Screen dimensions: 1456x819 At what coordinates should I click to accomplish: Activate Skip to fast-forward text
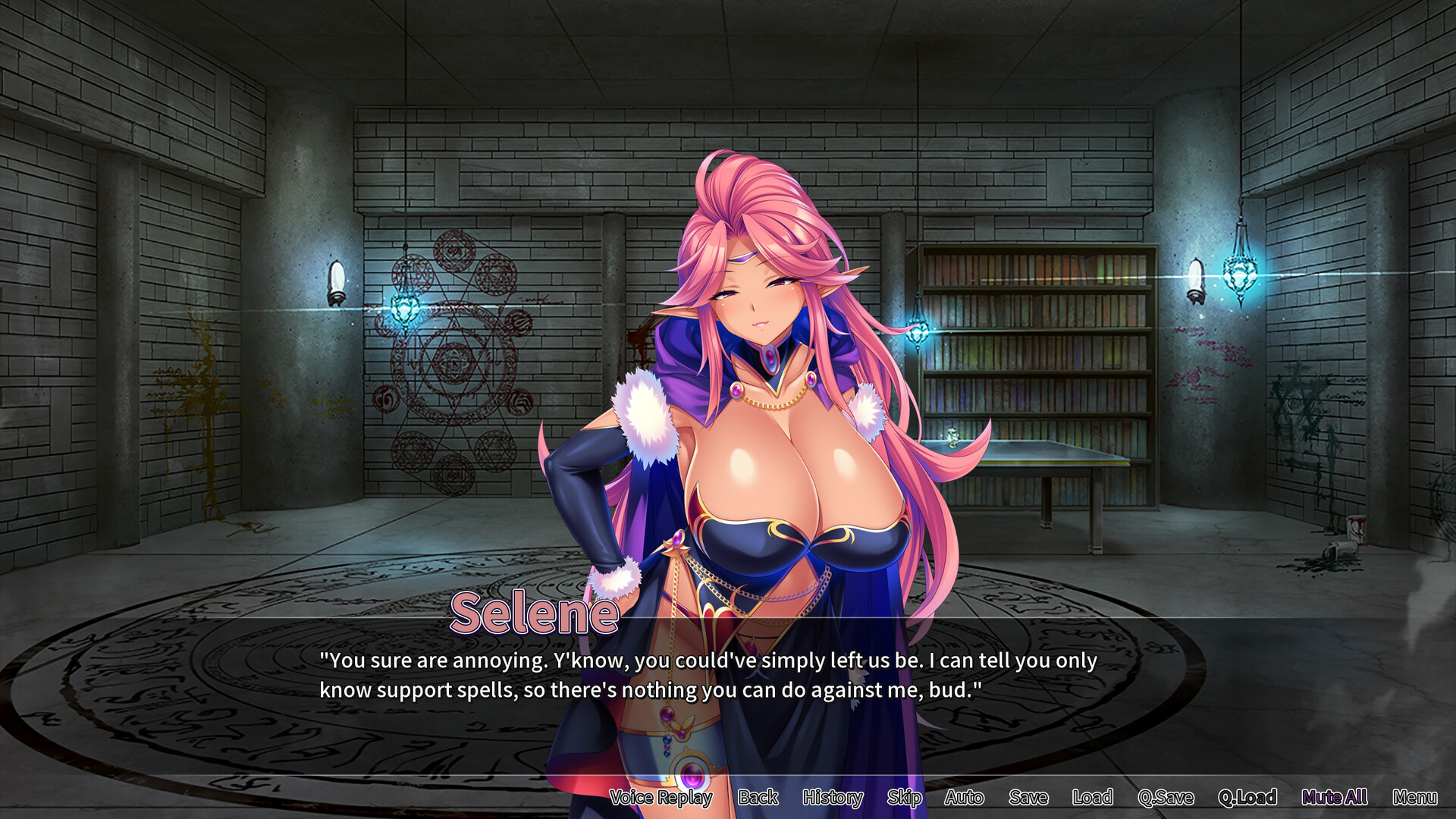pyautogui.click(x=904, y=797)
